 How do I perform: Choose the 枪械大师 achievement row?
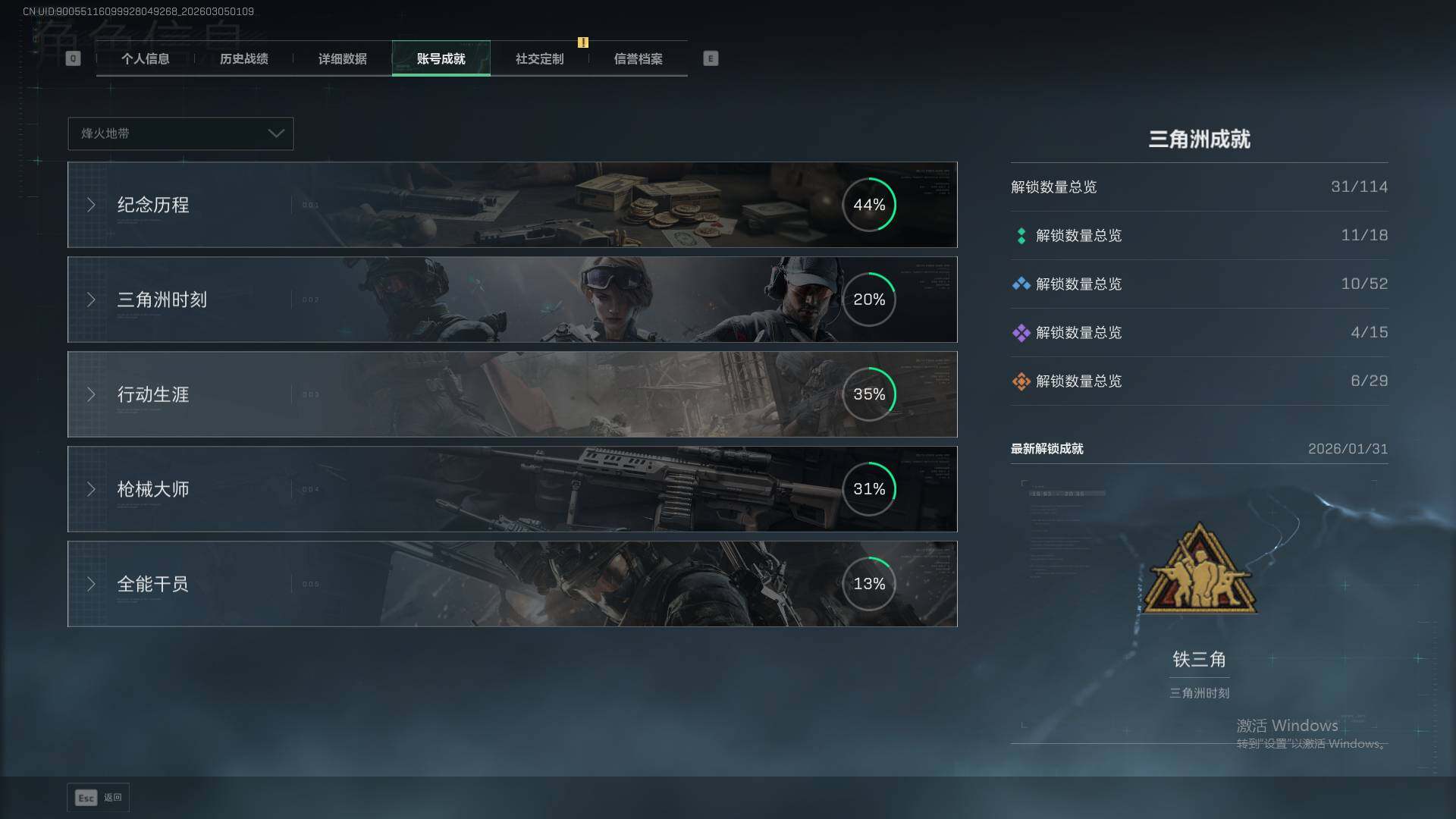(x=512, y=489)
